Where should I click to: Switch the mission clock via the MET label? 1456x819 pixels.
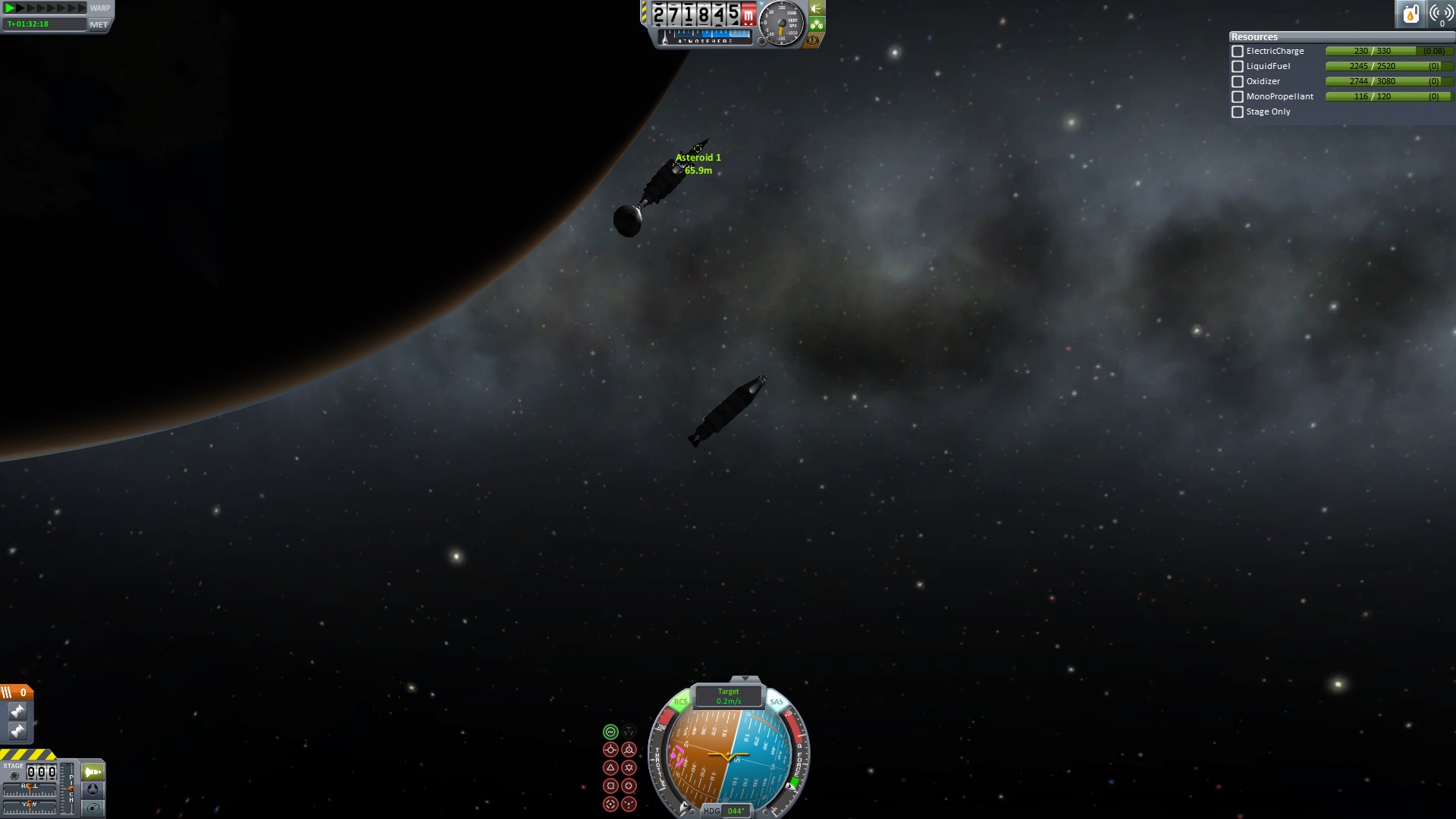click(99, 24)
